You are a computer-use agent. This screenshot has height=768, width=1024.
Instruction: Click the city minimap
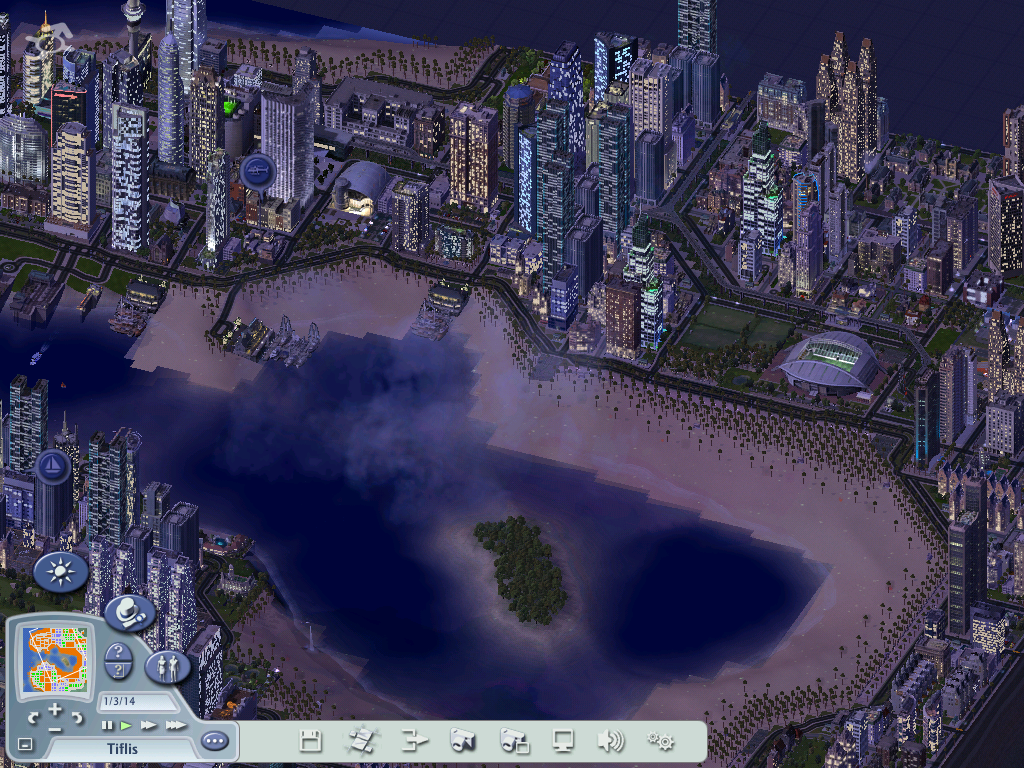55,658
